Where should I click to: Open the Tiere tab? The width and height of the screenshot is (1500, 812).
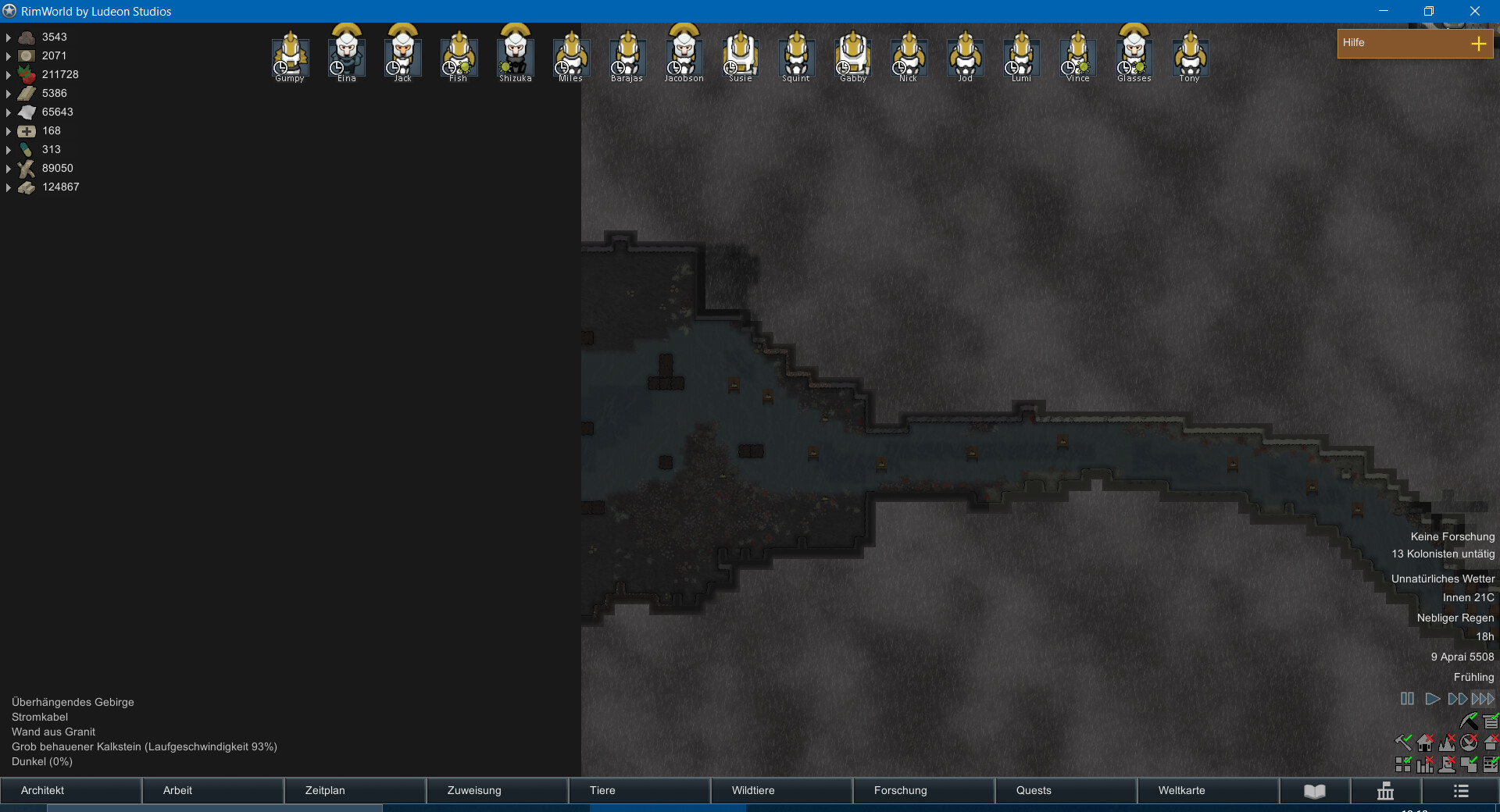[639, 790]
